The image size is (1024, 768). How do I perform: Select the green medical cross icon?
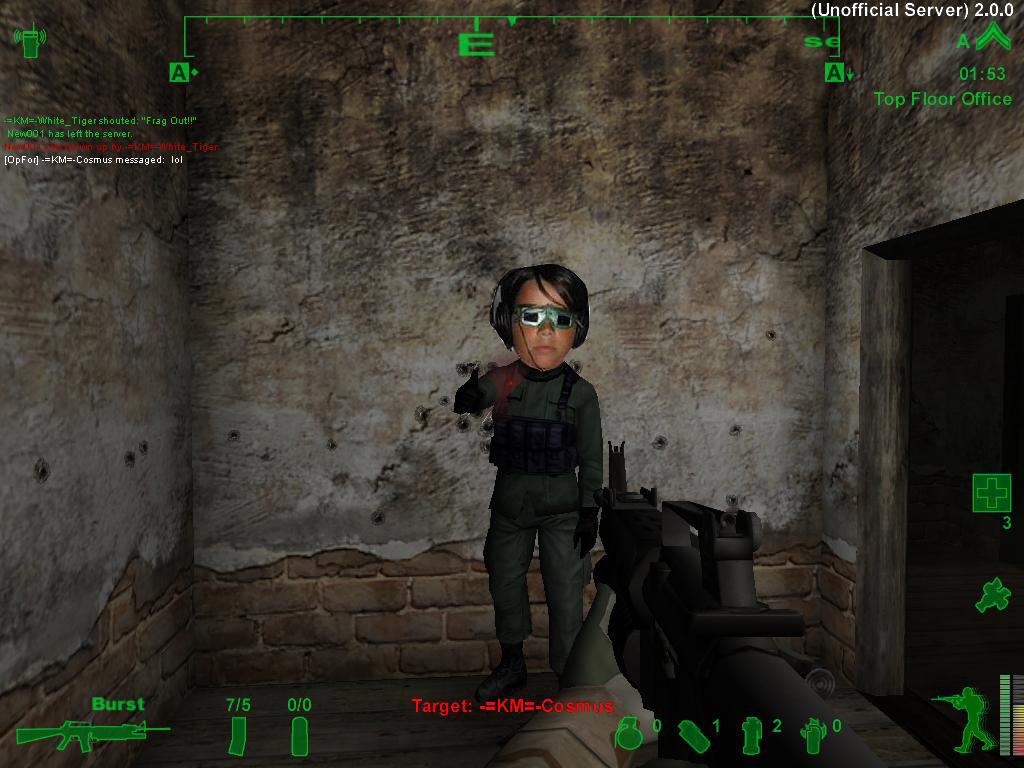[x=991, y=493]
